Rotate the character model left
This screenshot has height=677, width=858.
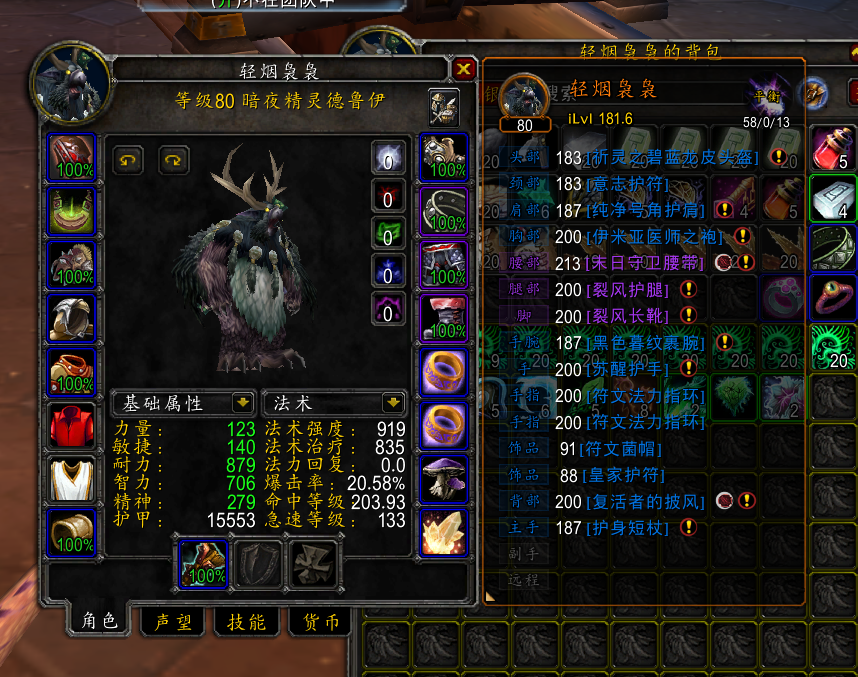pos(127,158)
